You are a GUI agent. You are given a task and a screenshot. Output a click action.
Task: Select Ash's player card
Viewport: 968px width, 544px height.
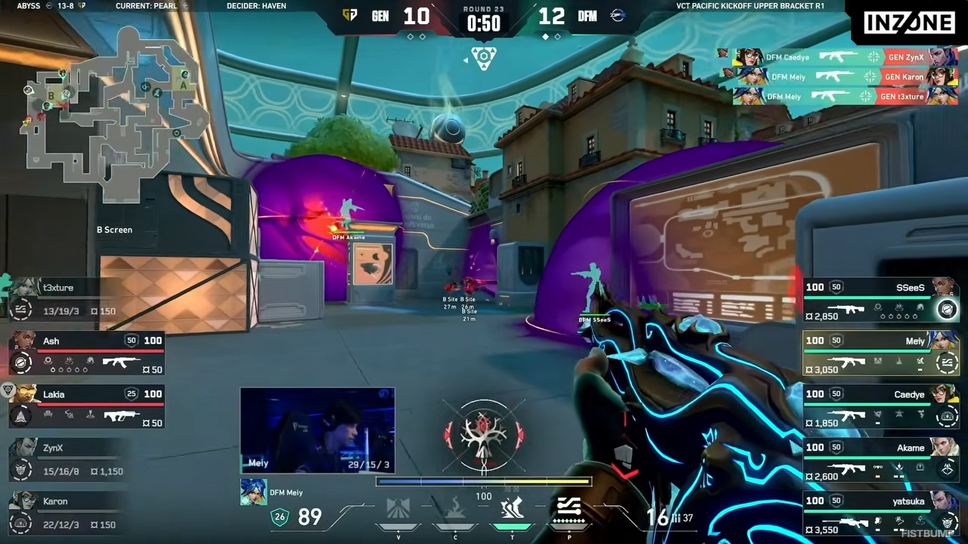(86, 353)
